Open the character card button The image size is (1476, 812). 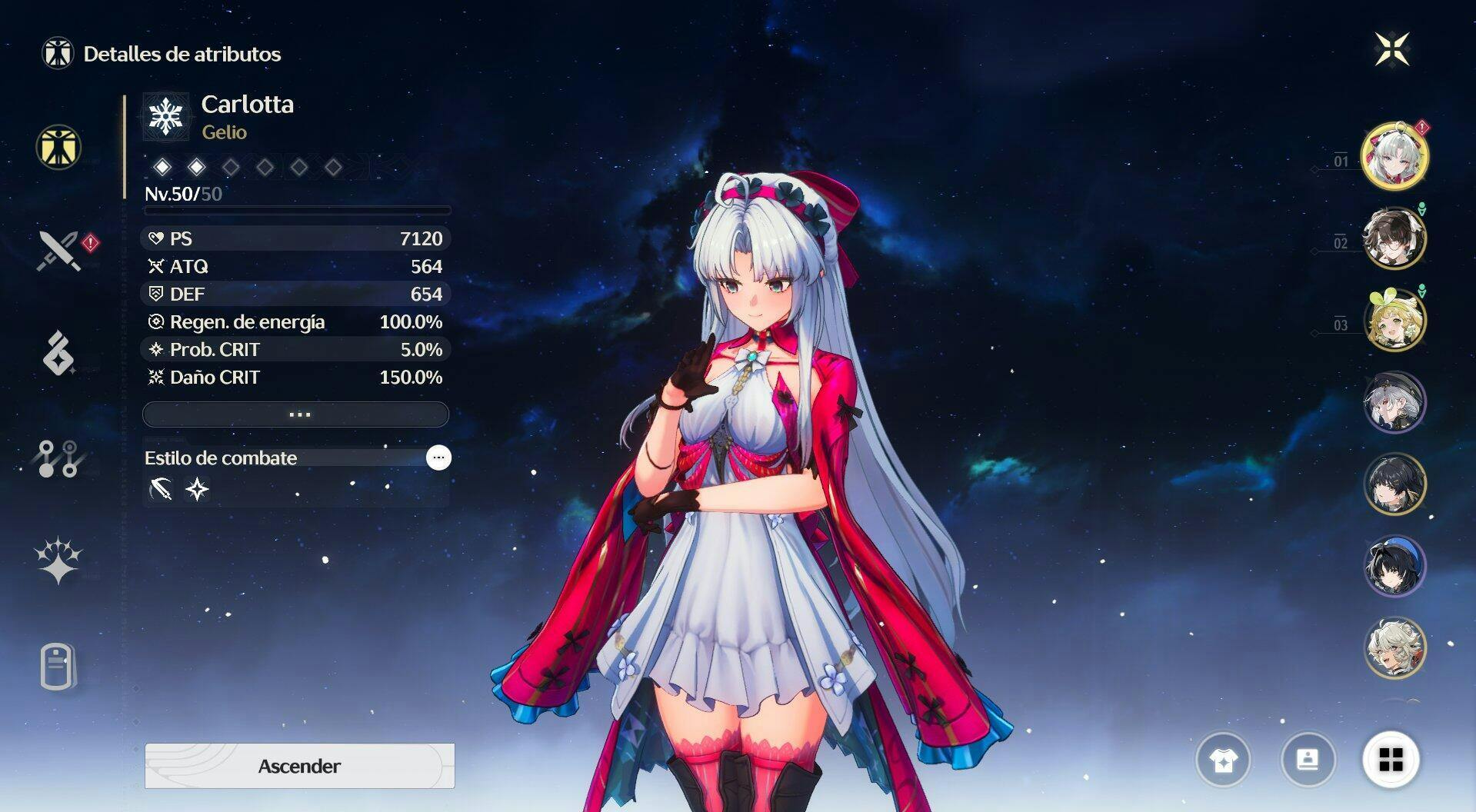[x=1308, y=760]
